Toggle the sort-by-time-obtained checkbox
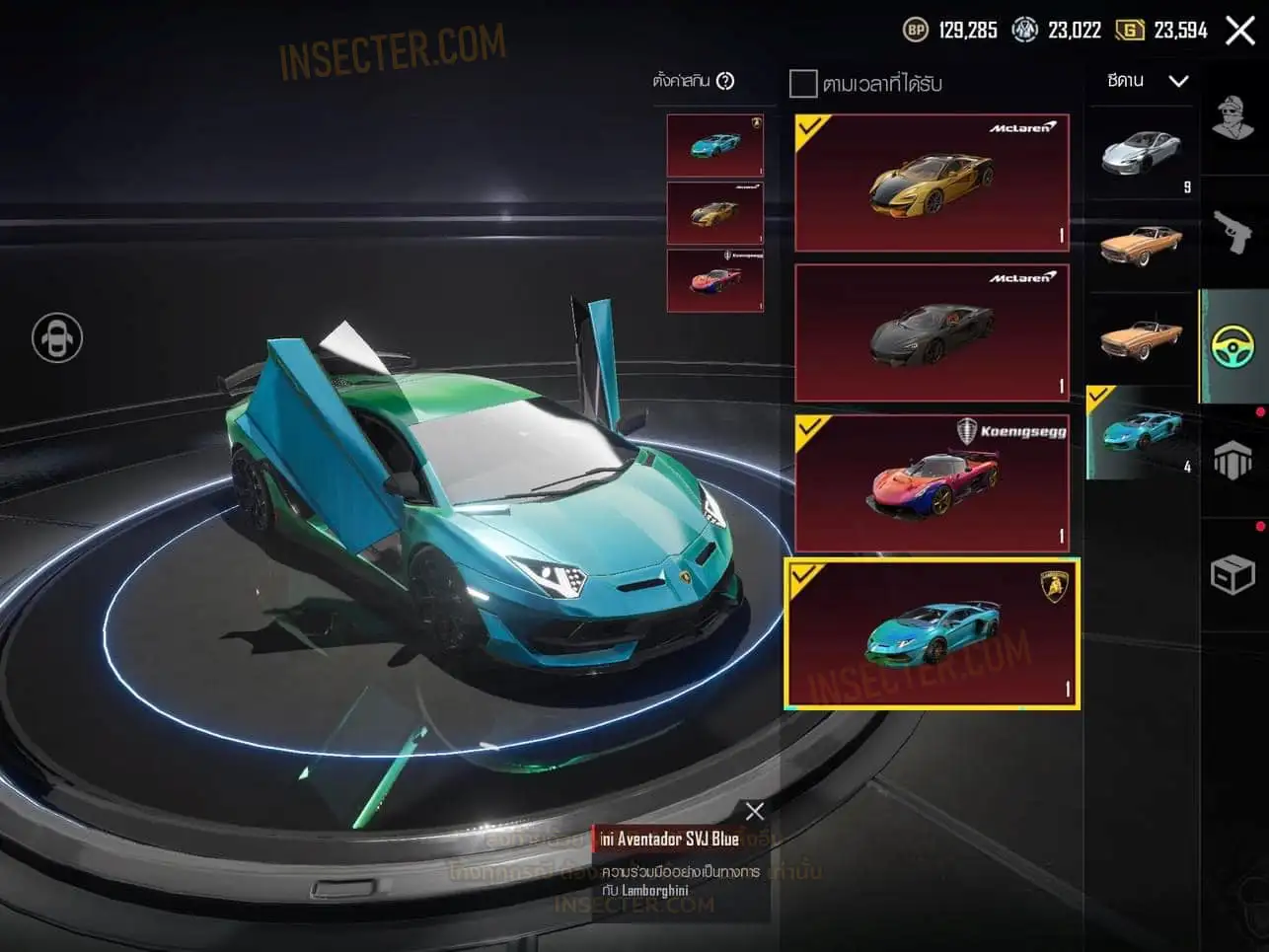Image resolution: width=1269 pixels, height=952 pixels. point(803,83)
